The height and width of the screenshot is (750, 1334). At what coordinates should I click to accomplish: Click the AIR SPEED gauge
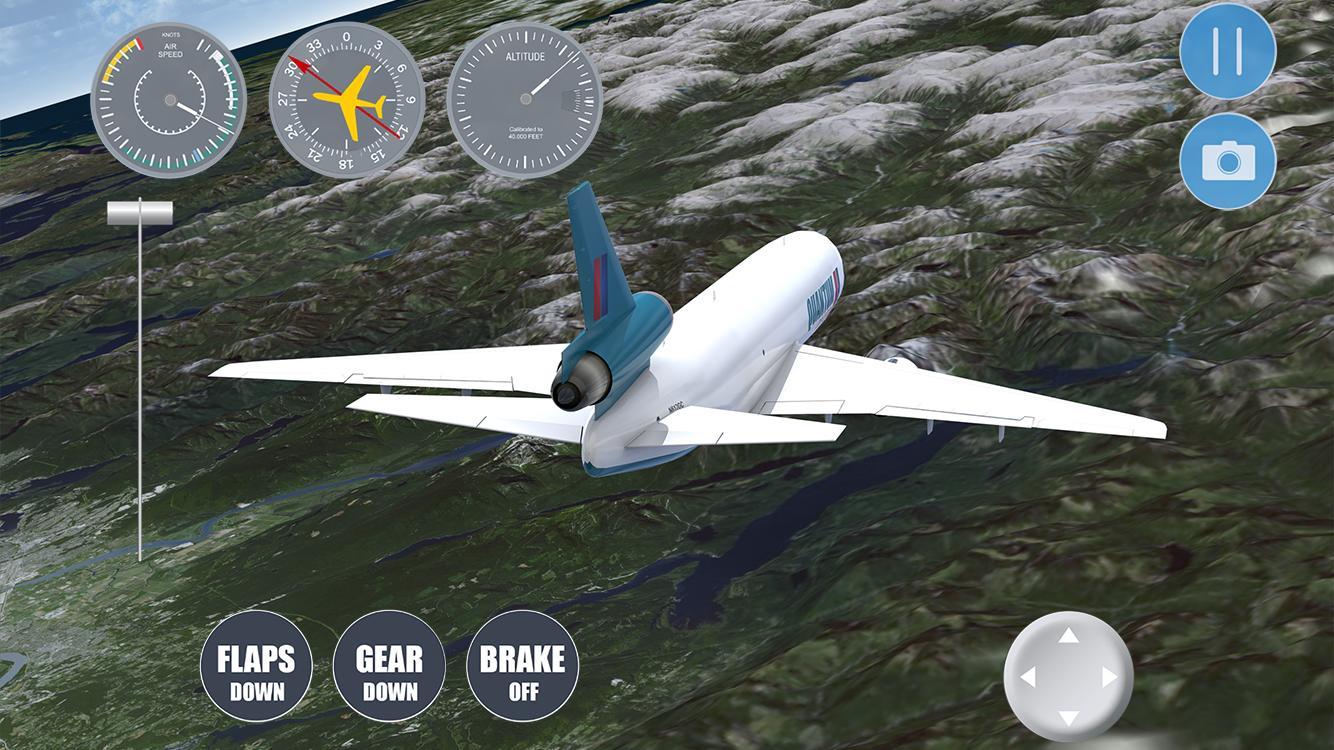click(x=168, y=100)
